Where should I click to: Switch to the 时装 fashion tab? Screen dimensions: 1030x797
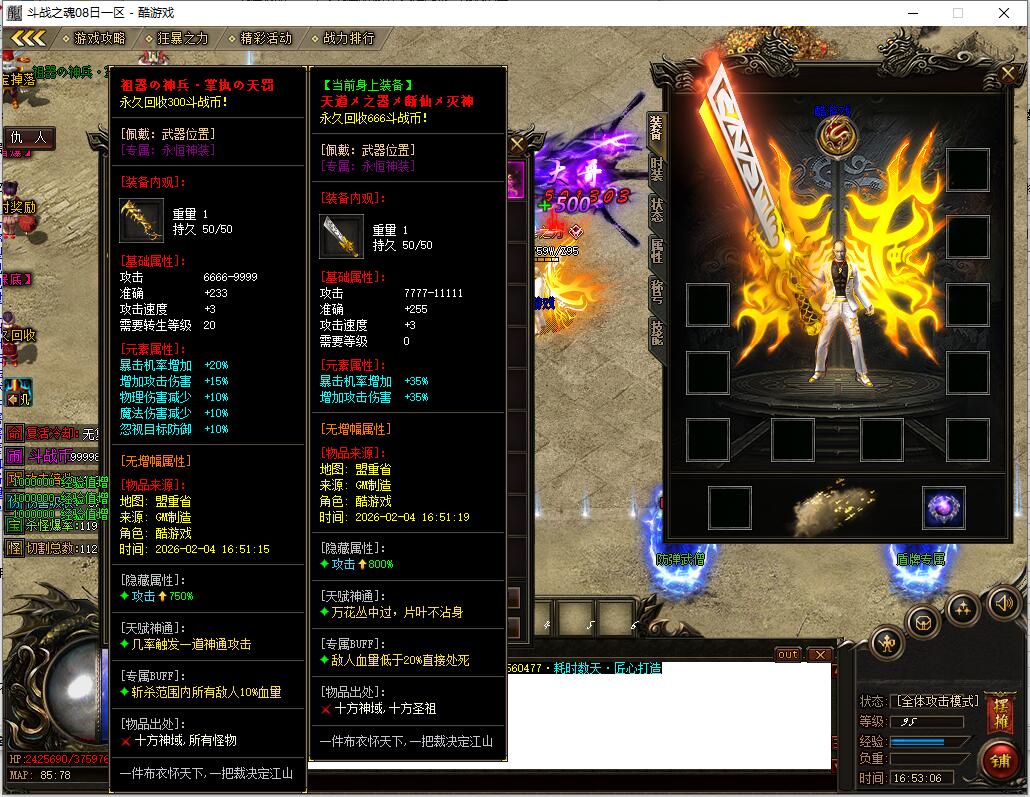[656, 168]
